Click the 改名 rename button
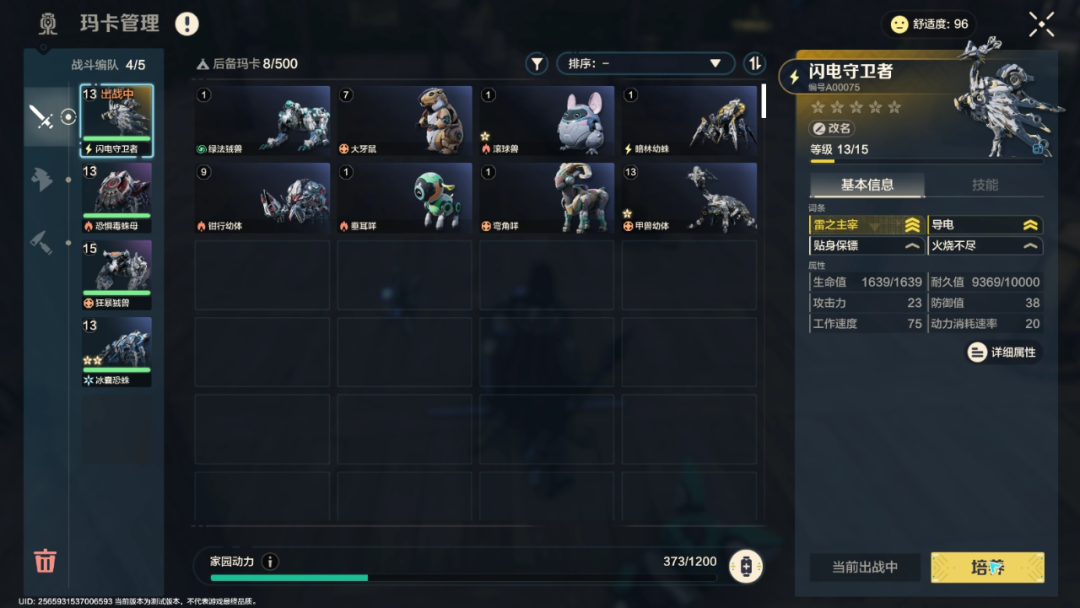Viewport: 1080px width, 608px height. point(832,129)
